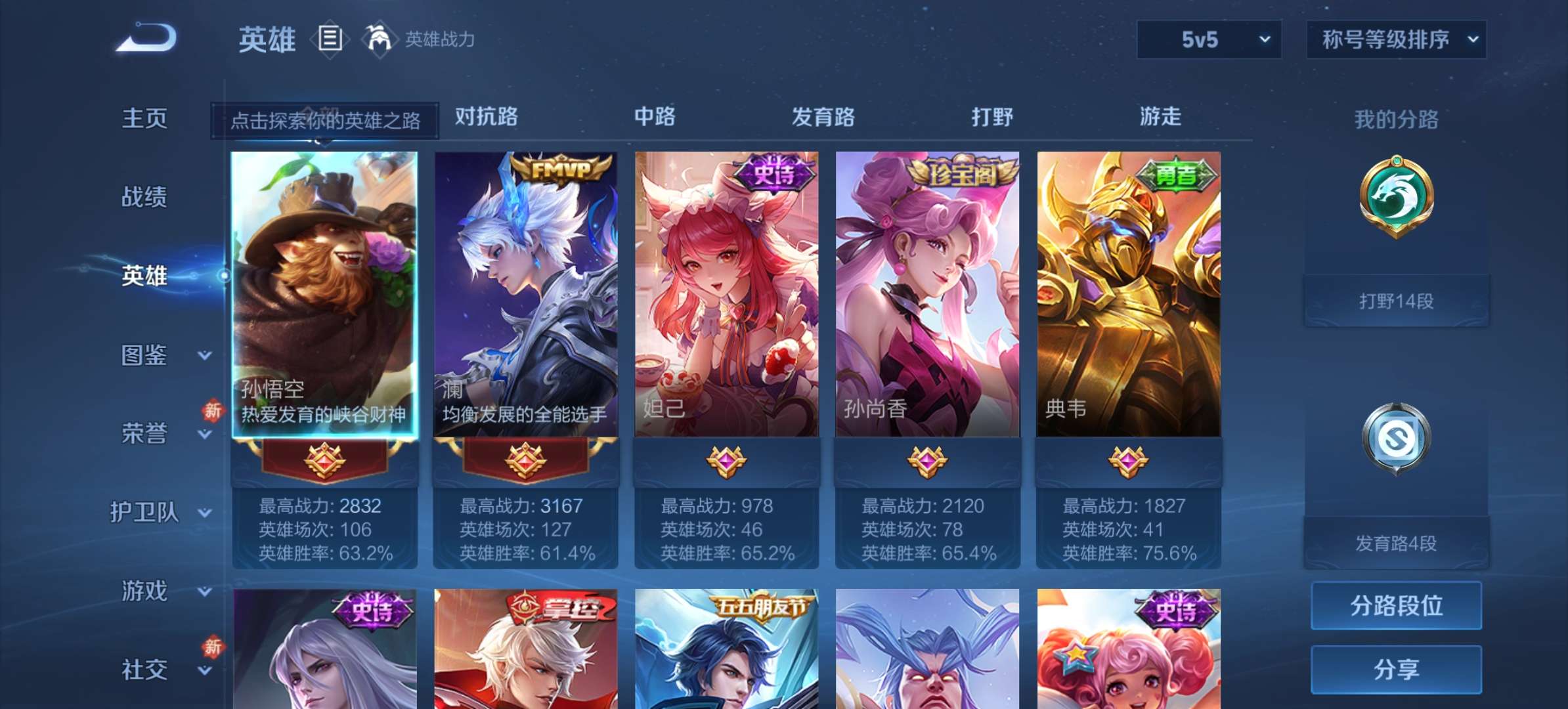The height and width of the screenshot is (709, 1568).
Task: Expand the 荣誉 sidebar section
Action: click(x=144, y=433)
